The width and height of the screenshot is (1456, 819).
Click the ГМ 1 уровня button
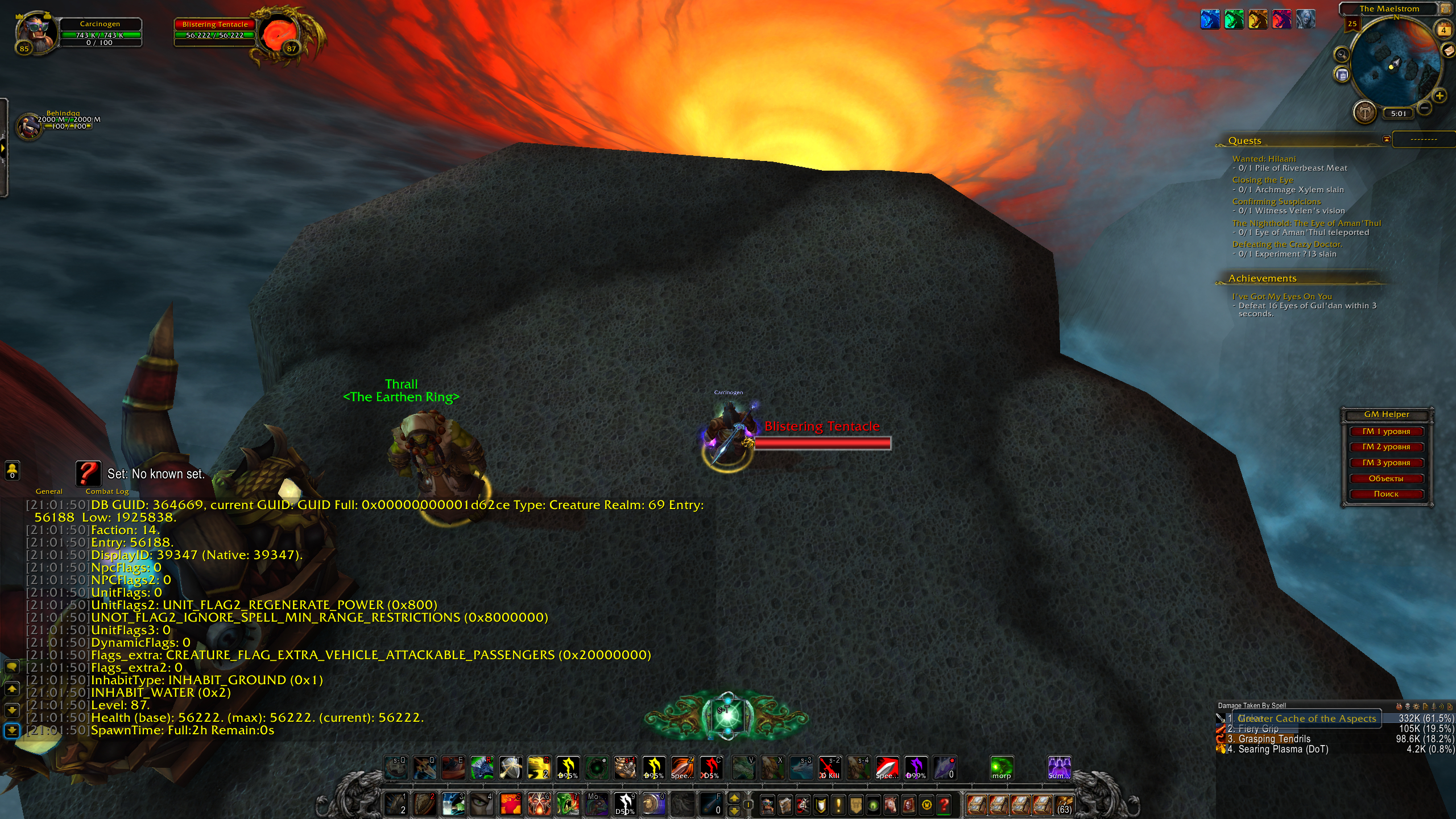(x=1386, y=432)
